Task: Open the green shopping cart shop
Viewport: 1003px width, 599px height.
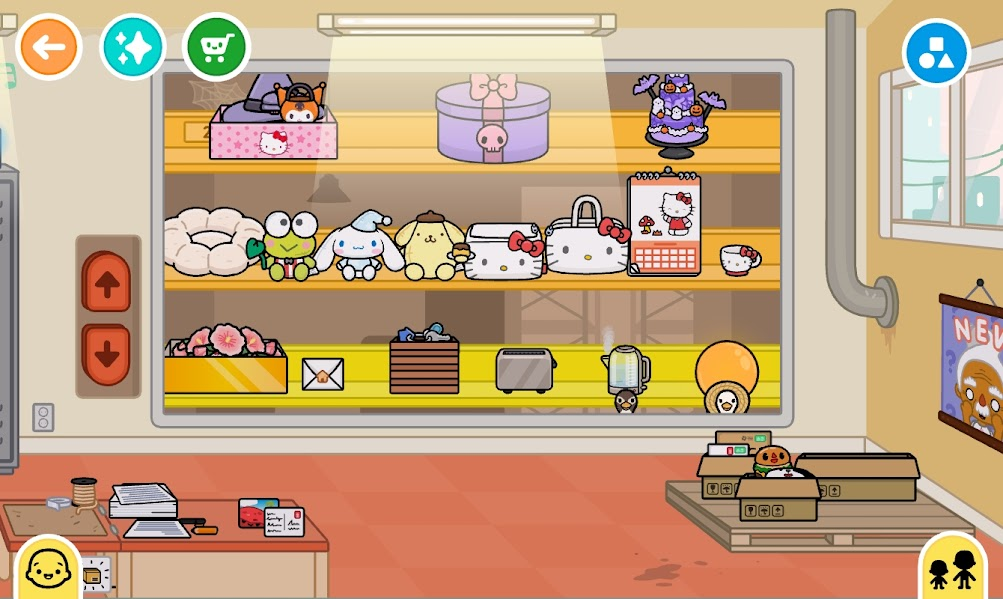Action: point(217,47)
